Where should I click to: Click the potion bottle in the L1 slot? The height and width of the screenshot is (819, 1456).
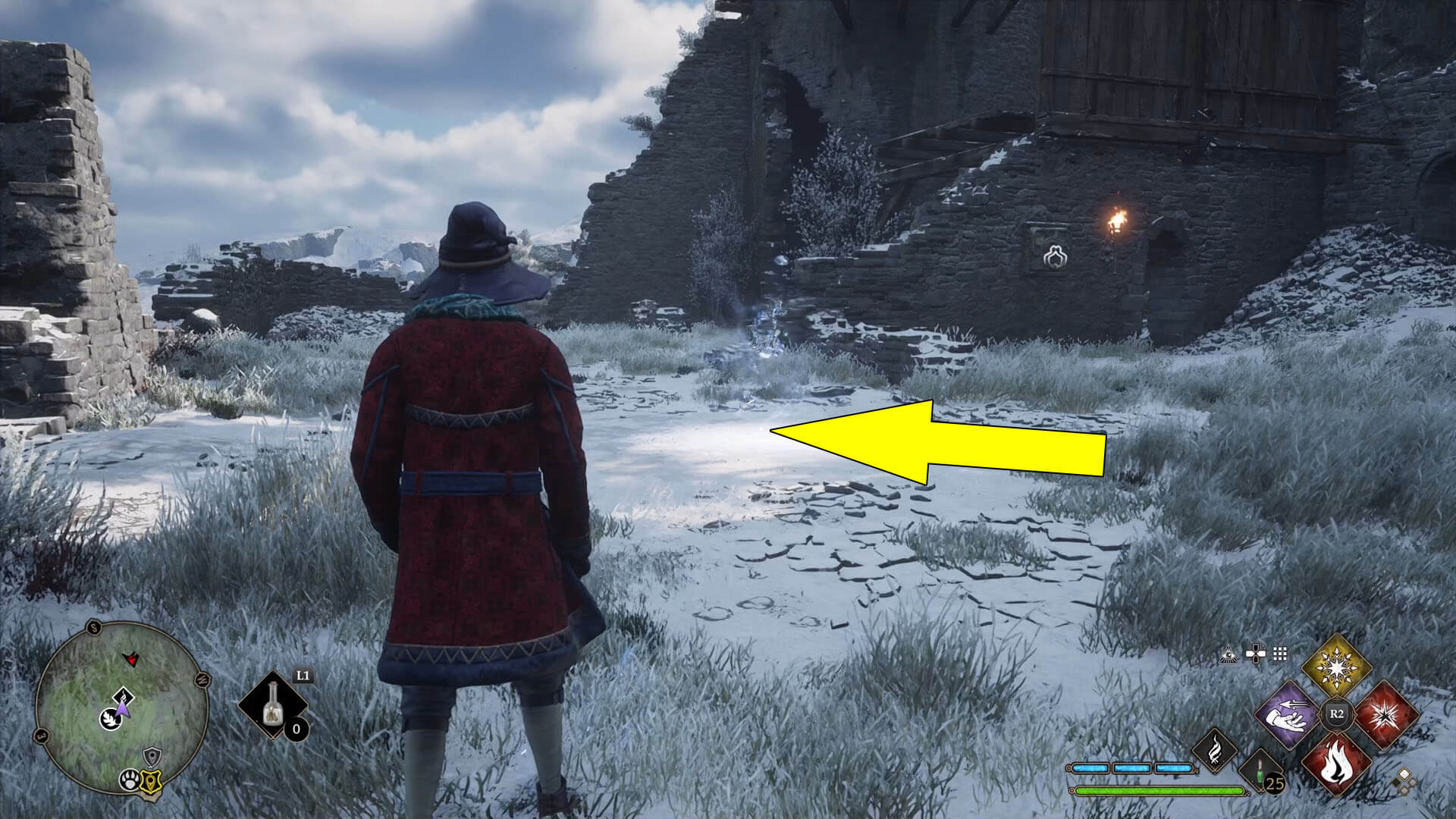pyautogui.click(x=273, y=704)
